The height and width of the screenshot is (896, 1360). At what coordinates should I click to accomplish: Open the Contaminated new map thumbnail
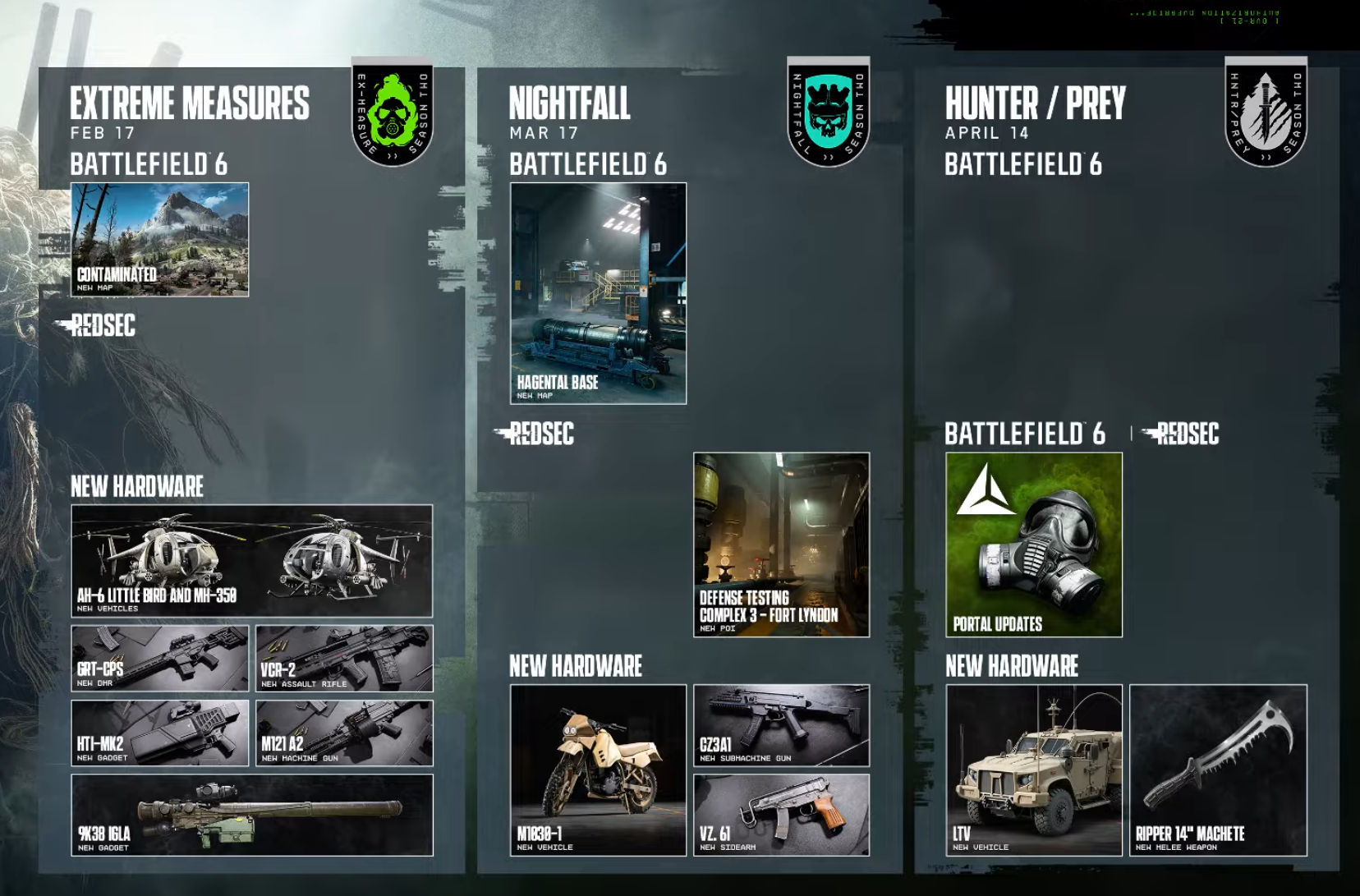(x=159, y=239)
